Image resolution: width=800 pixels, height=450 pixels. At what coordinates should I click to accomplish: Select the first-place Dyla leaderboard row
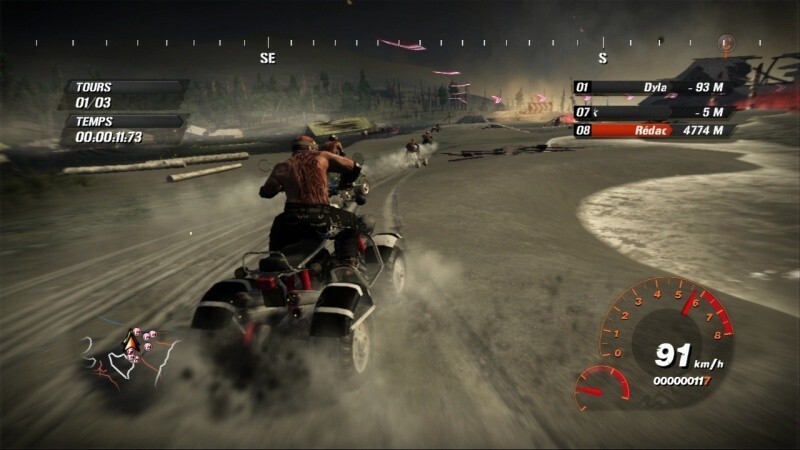pyautogui.click(x=653, y=87)
